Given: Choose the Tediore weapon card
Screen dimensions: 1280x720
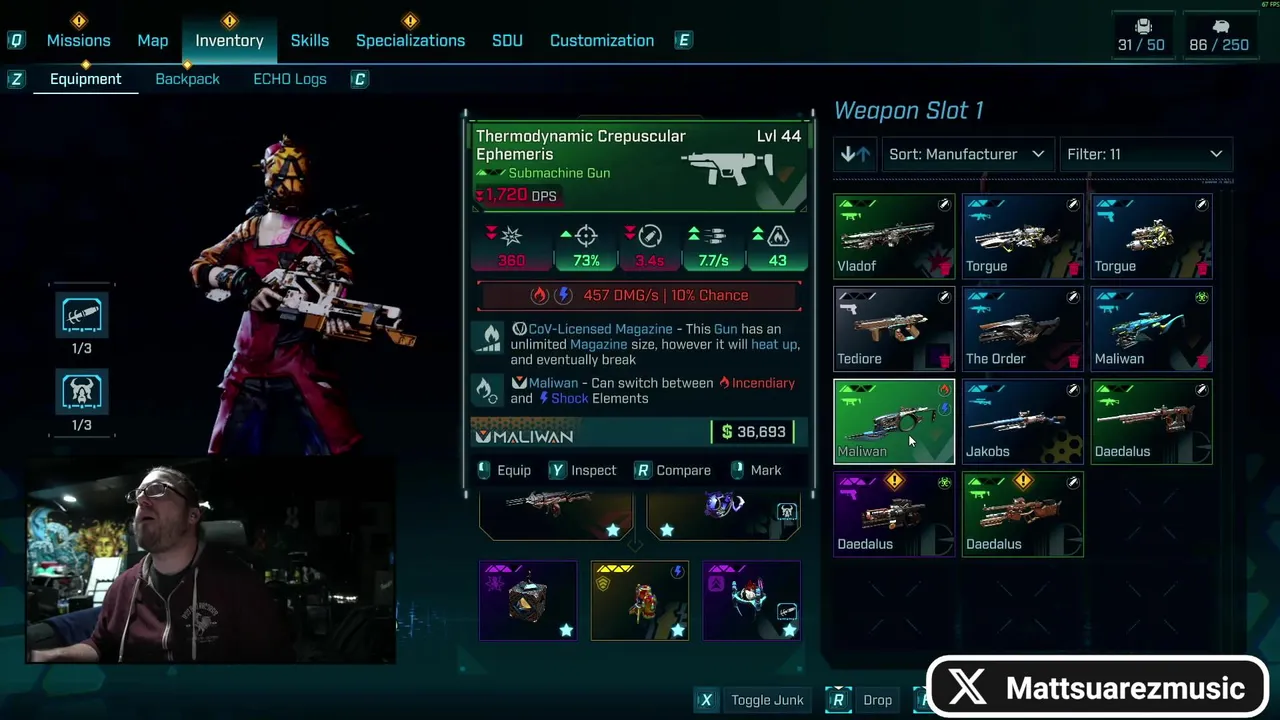Looking at the screenshot, I should [x=894, y=329].
